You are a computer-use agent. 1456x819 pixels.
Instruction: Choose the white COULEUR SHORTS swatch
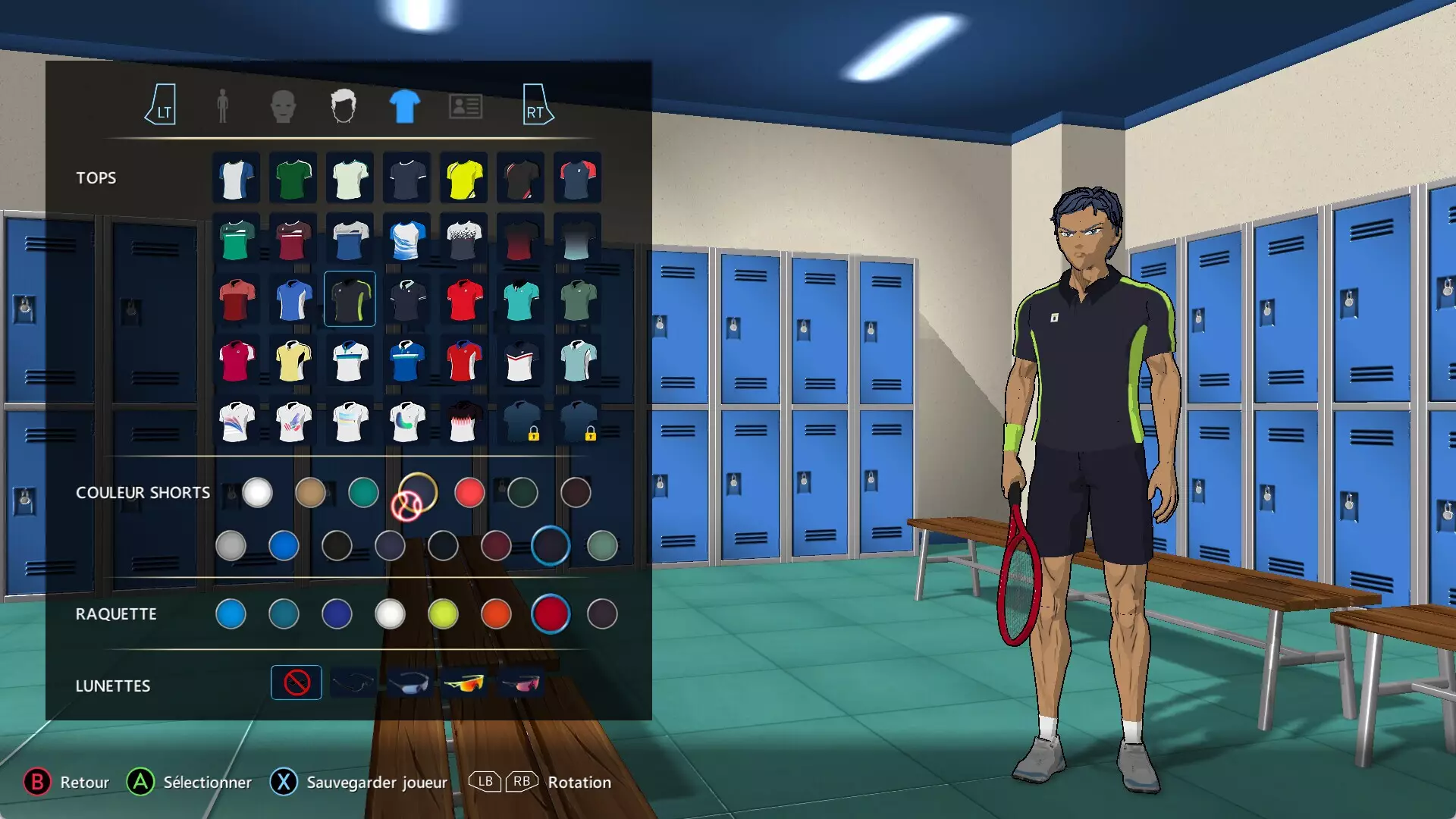258,493
